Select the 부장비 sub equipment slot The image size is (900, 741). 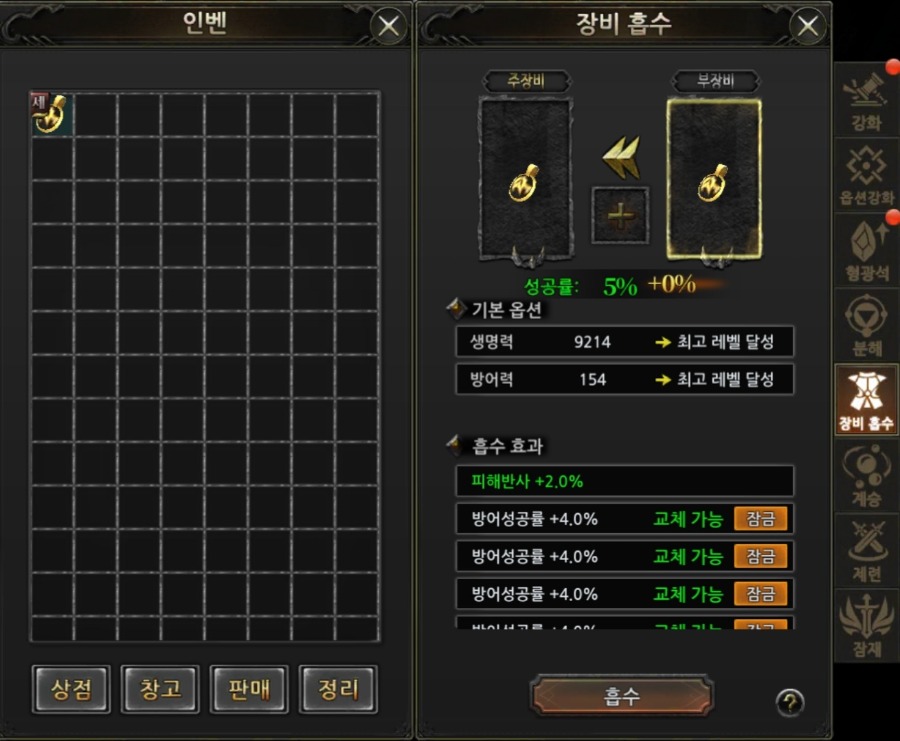click(714, 177)
